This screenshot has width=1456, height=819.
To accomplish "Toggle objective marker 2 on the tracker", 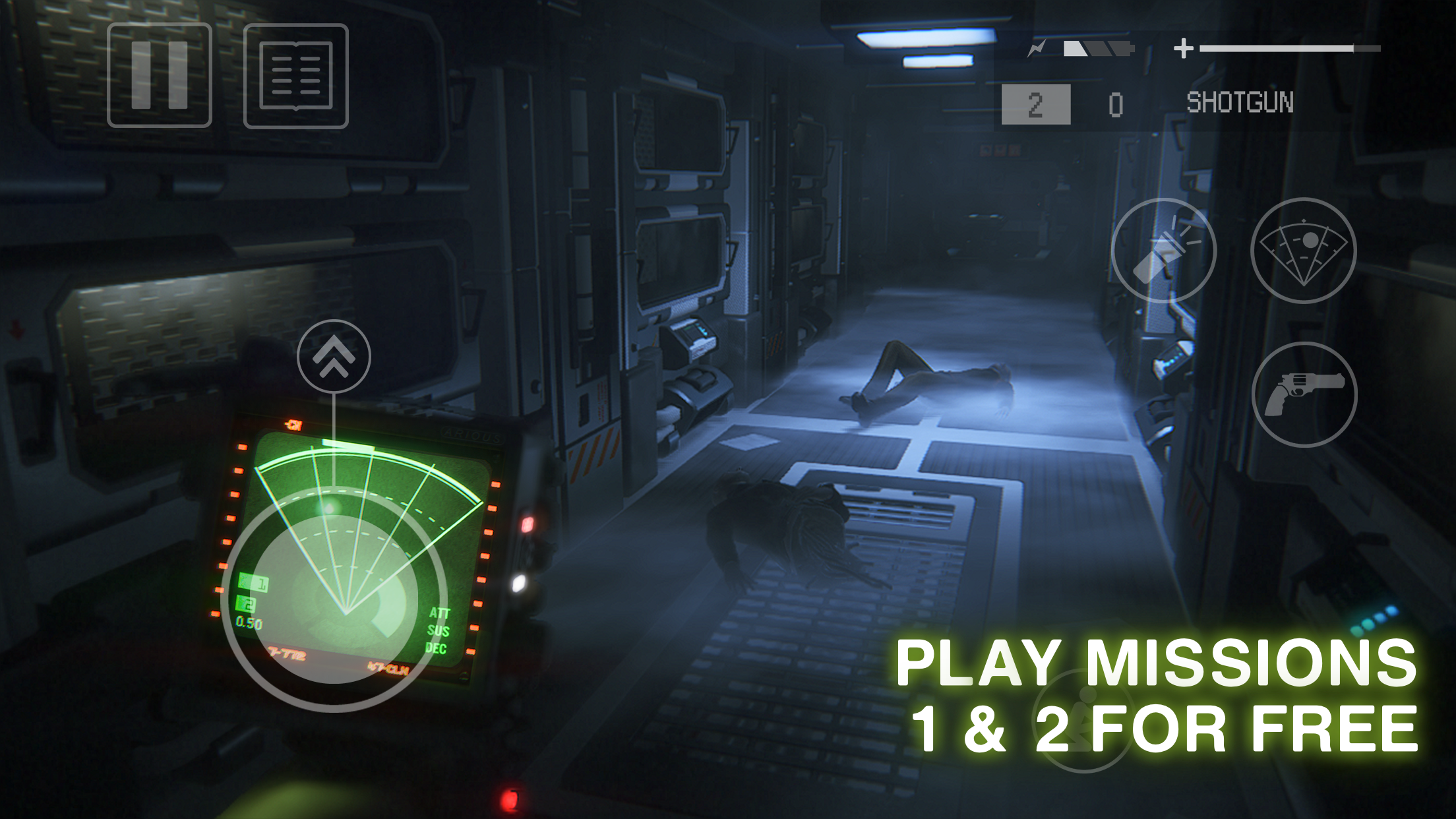I will [x=245, y=604].
